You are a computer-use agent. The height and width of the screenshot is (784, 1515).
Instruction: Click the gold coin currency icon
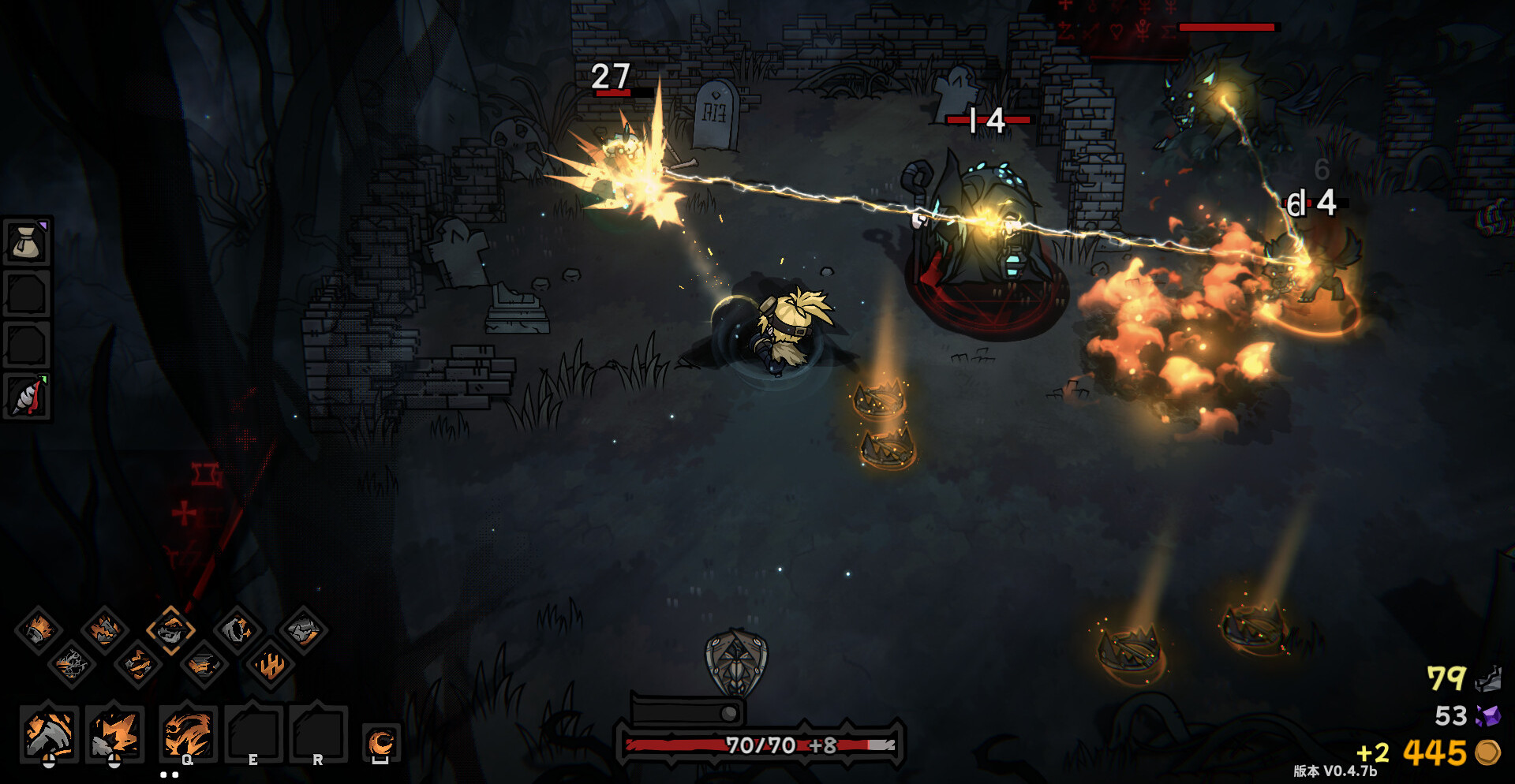(x=1487, y=752)
